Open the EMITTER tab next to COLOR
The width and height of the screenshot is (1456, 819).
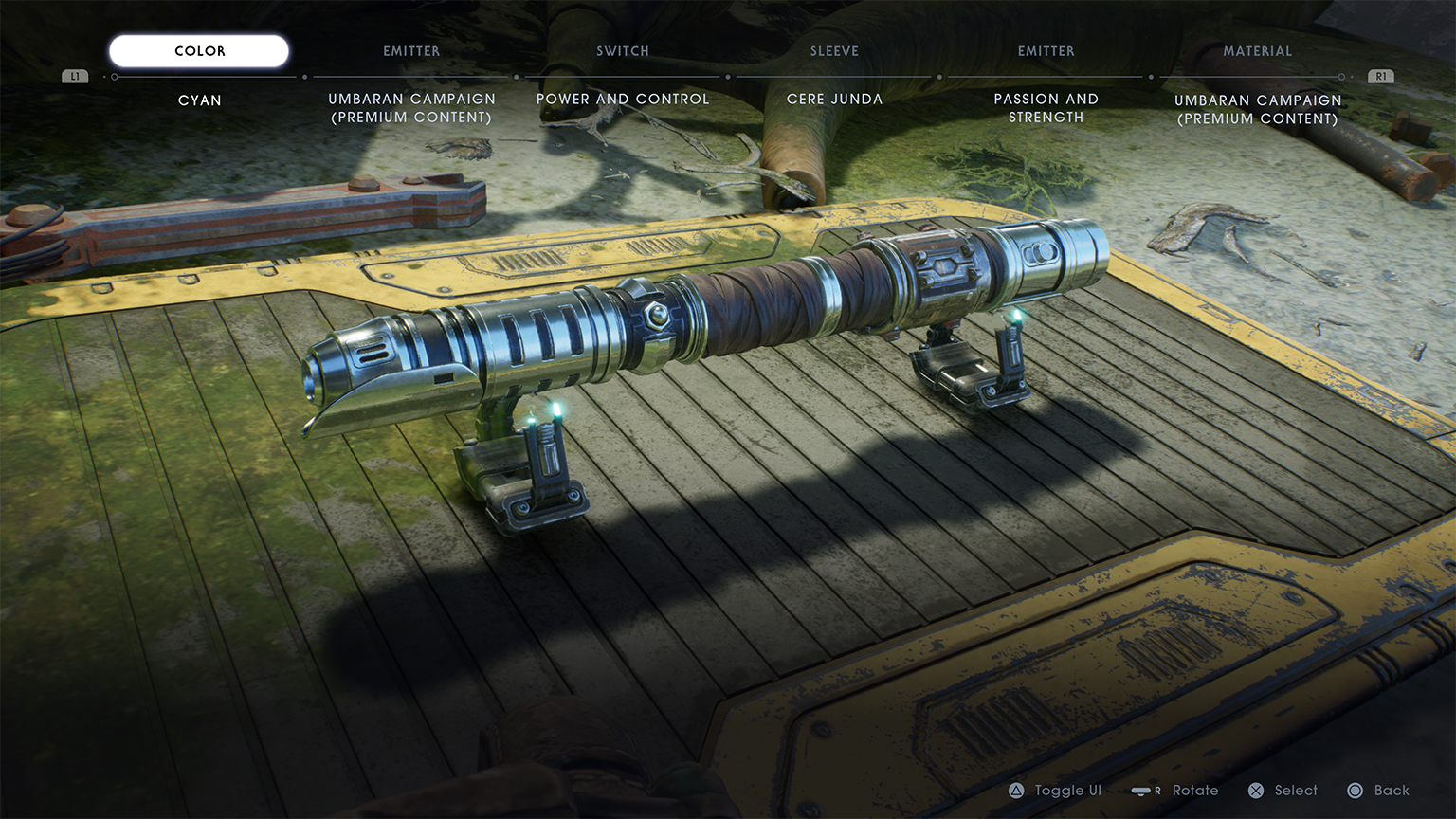click(x=411, y=51)
